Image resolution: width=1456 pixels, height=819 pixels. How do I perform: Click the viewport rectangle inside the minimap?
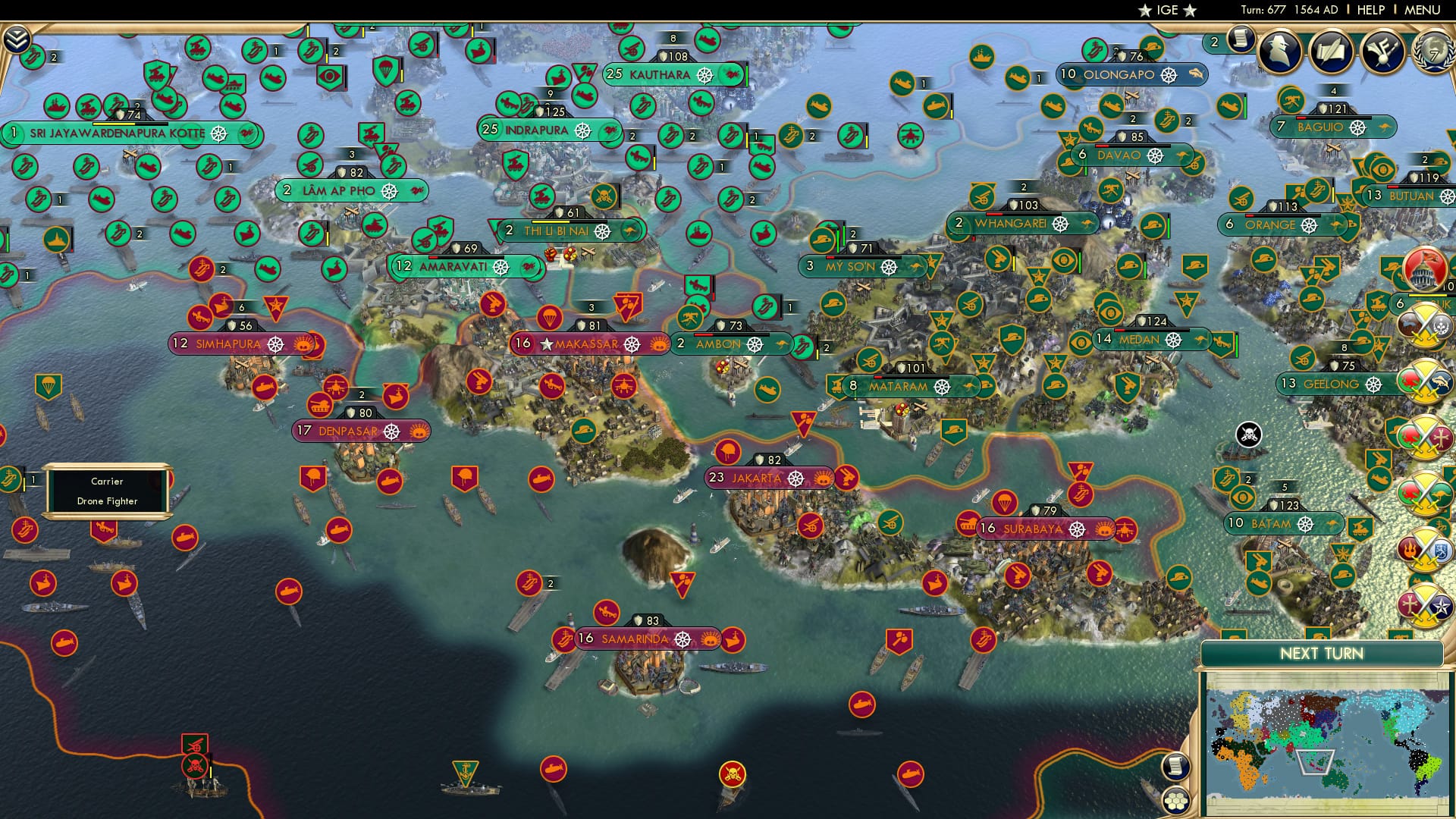1316,762
